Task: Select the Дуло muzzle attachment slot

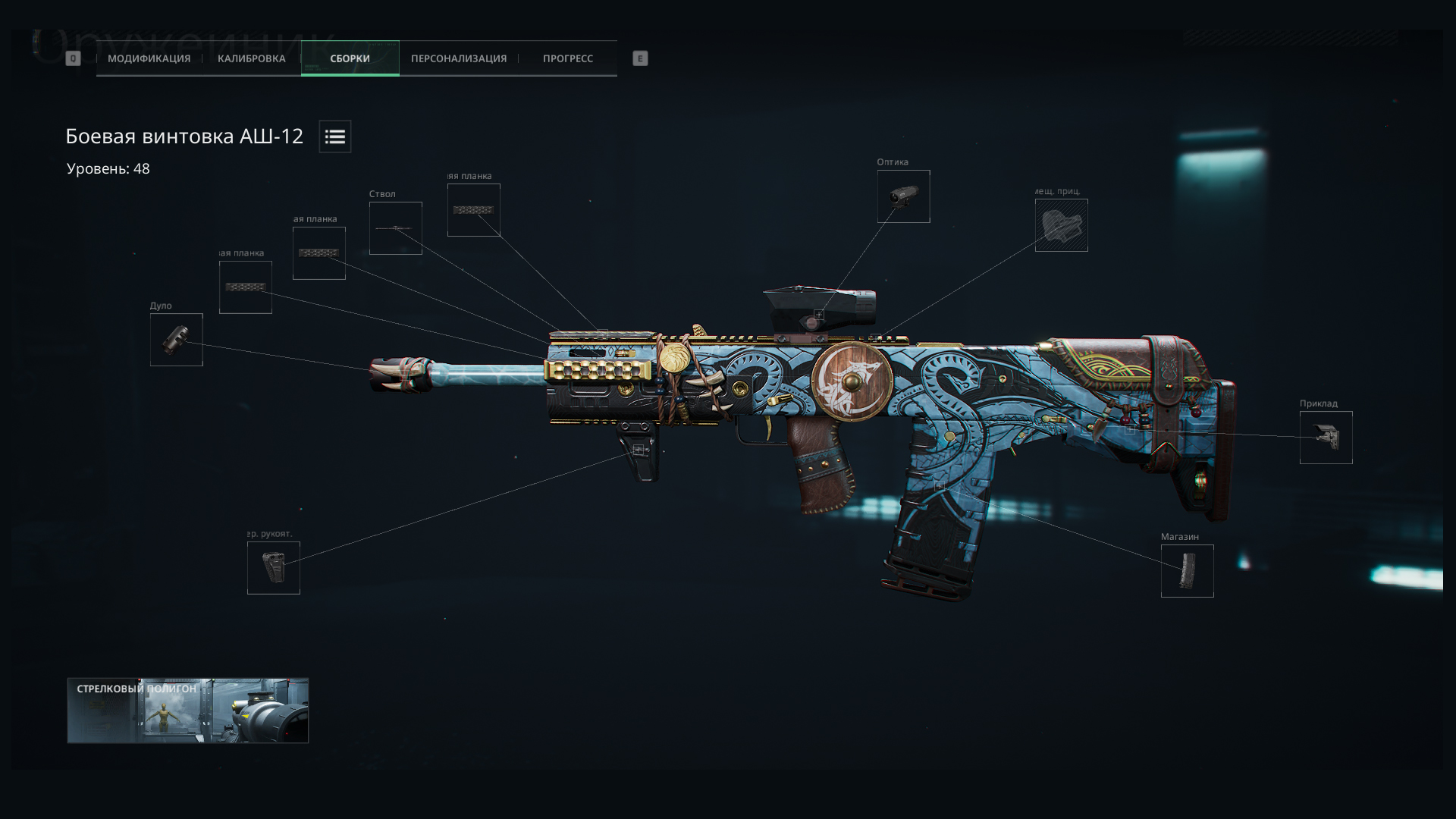Action: (x=176, y=340)
